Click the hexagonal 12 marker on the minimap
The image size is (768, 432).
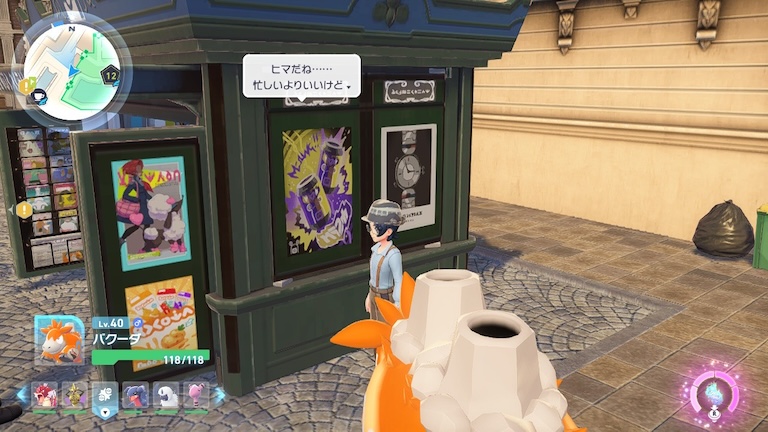pyautogui.click(x=111, y=74)
